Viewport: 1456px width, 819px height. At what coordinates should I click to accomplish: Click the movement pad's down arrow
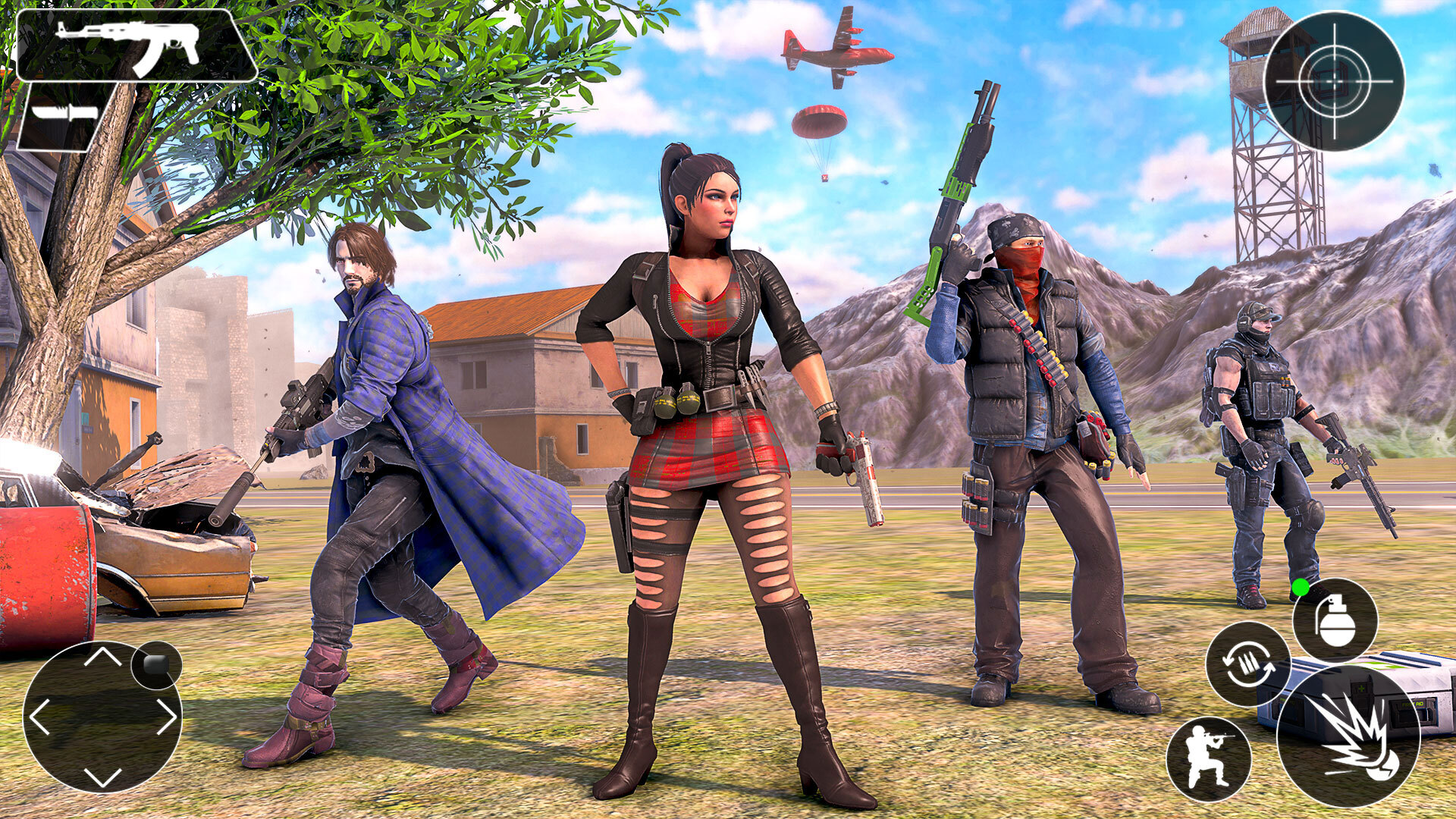pyautogui.click(x=102, y=777)
